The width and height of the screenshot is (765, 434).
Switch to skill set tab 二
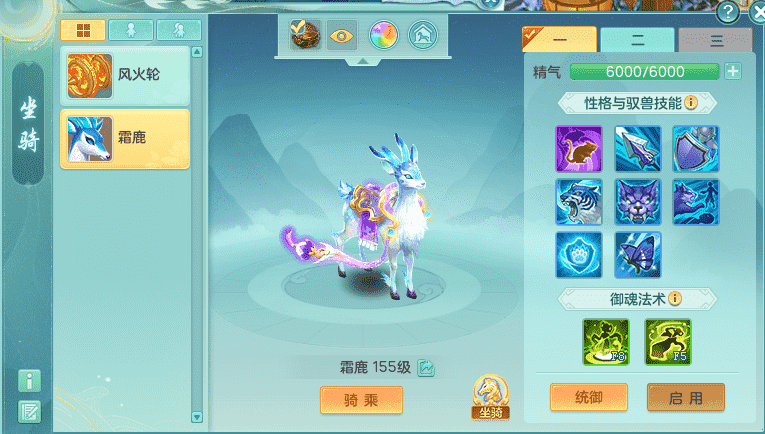(637, 40)
